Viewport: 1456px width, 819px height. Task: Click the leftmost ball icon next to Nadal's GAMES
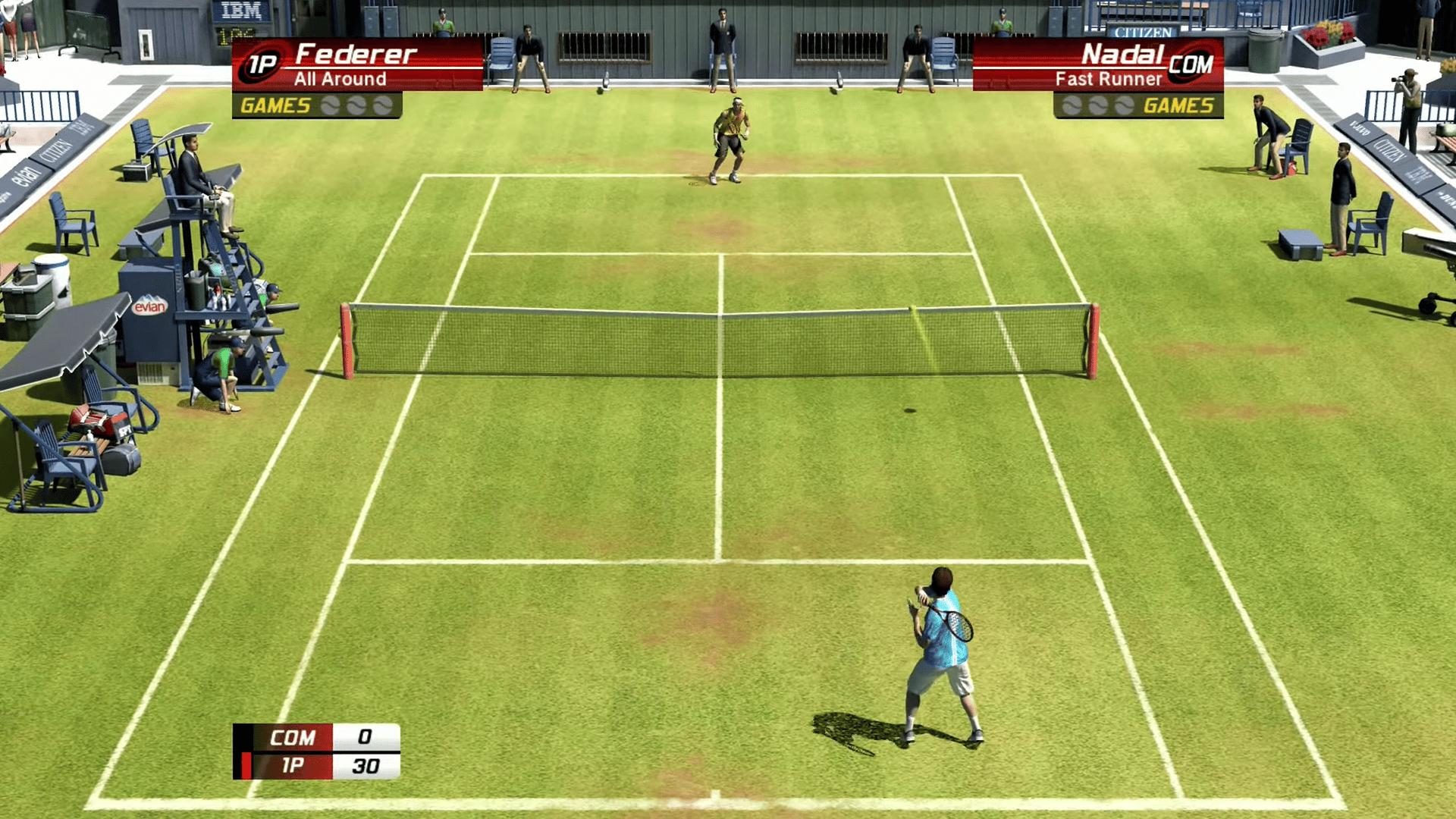(x=1071, y=105)
